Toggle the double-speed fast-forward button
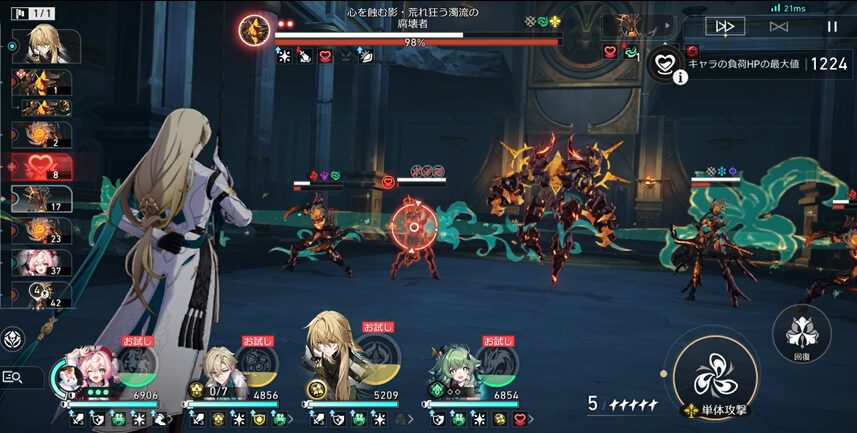Screen dimensions: 857x433 tap(726, 27)
